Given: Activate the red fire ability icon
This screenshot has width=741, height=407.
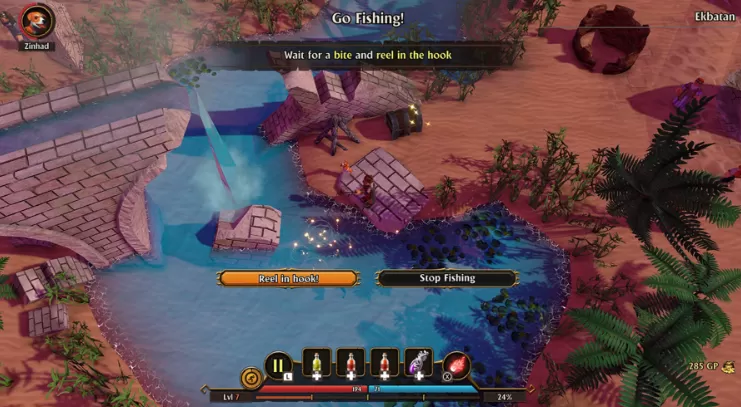Looking at the screenshot, I should pos(456,365).
